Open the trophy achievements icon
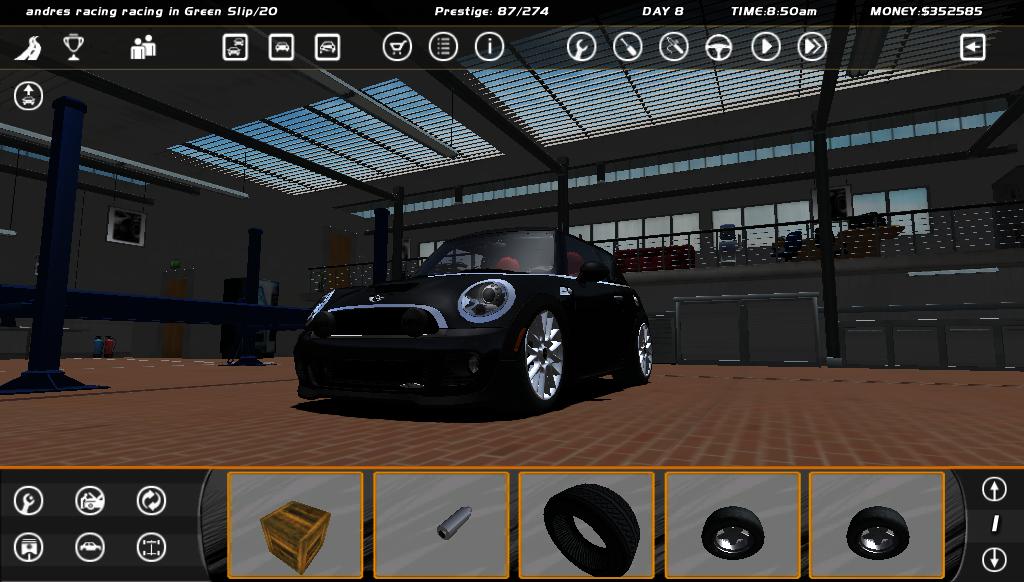Viewport: 1024px width, 582px height. point(73,46)
